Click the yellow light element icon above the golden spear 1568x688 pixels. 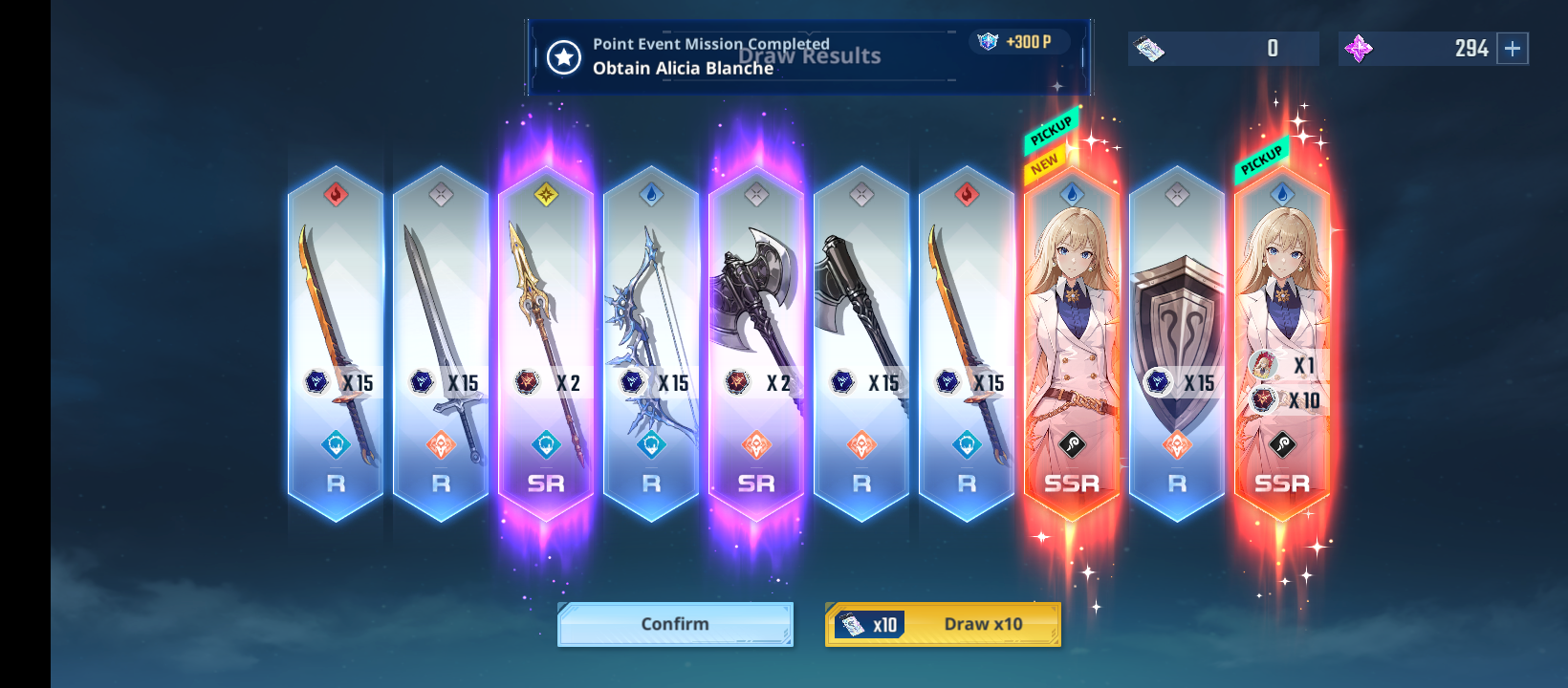click(546, 193)
